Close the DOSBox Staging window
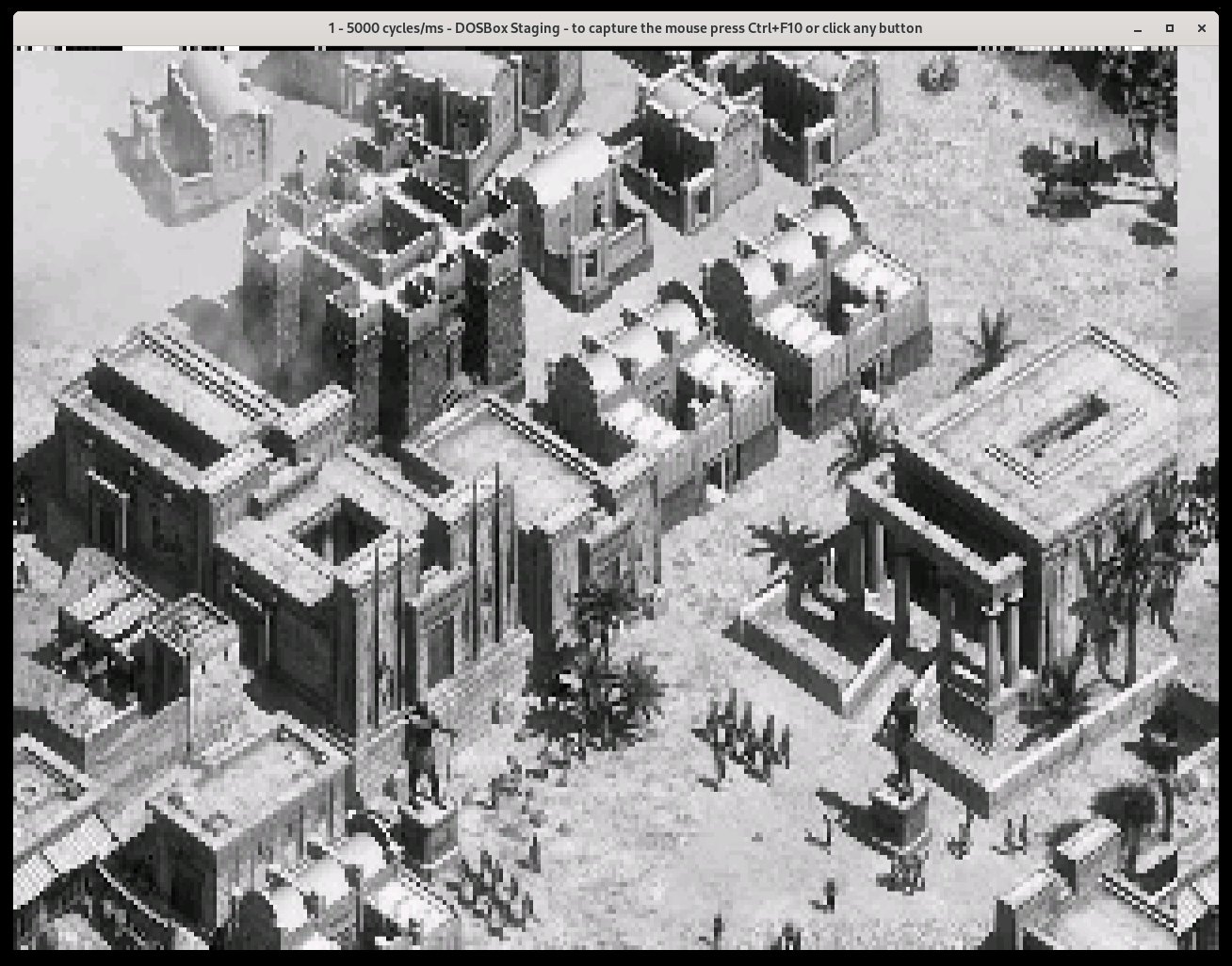 [1201, 28]
